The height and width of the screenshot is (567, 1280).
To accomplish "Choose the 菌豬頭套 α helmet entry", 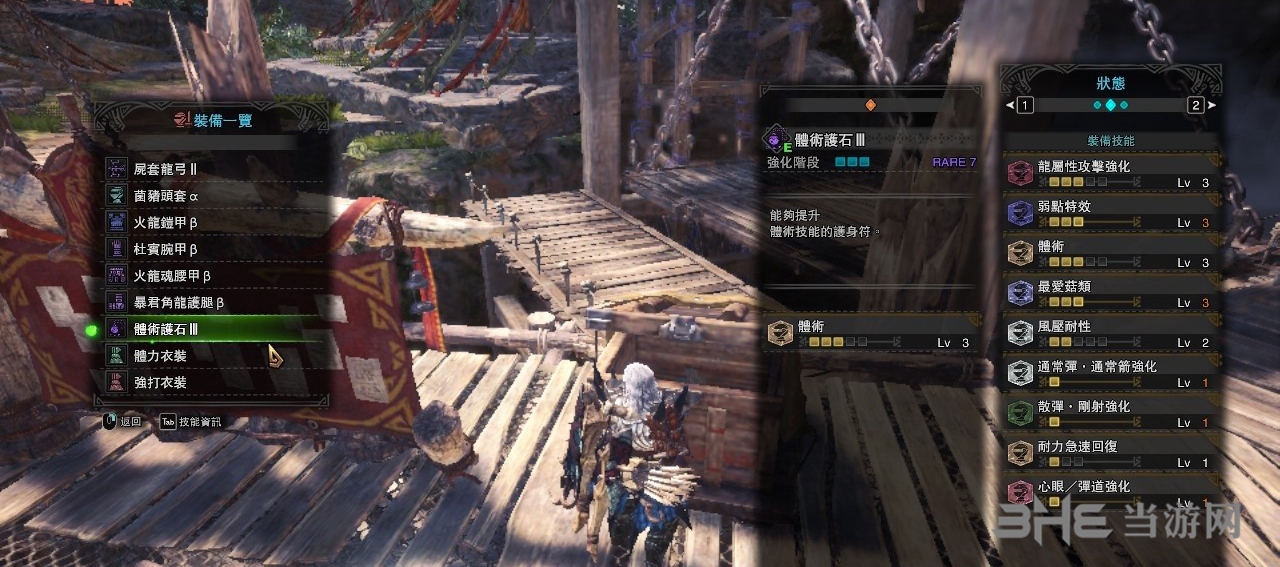I will click(215, 196).
